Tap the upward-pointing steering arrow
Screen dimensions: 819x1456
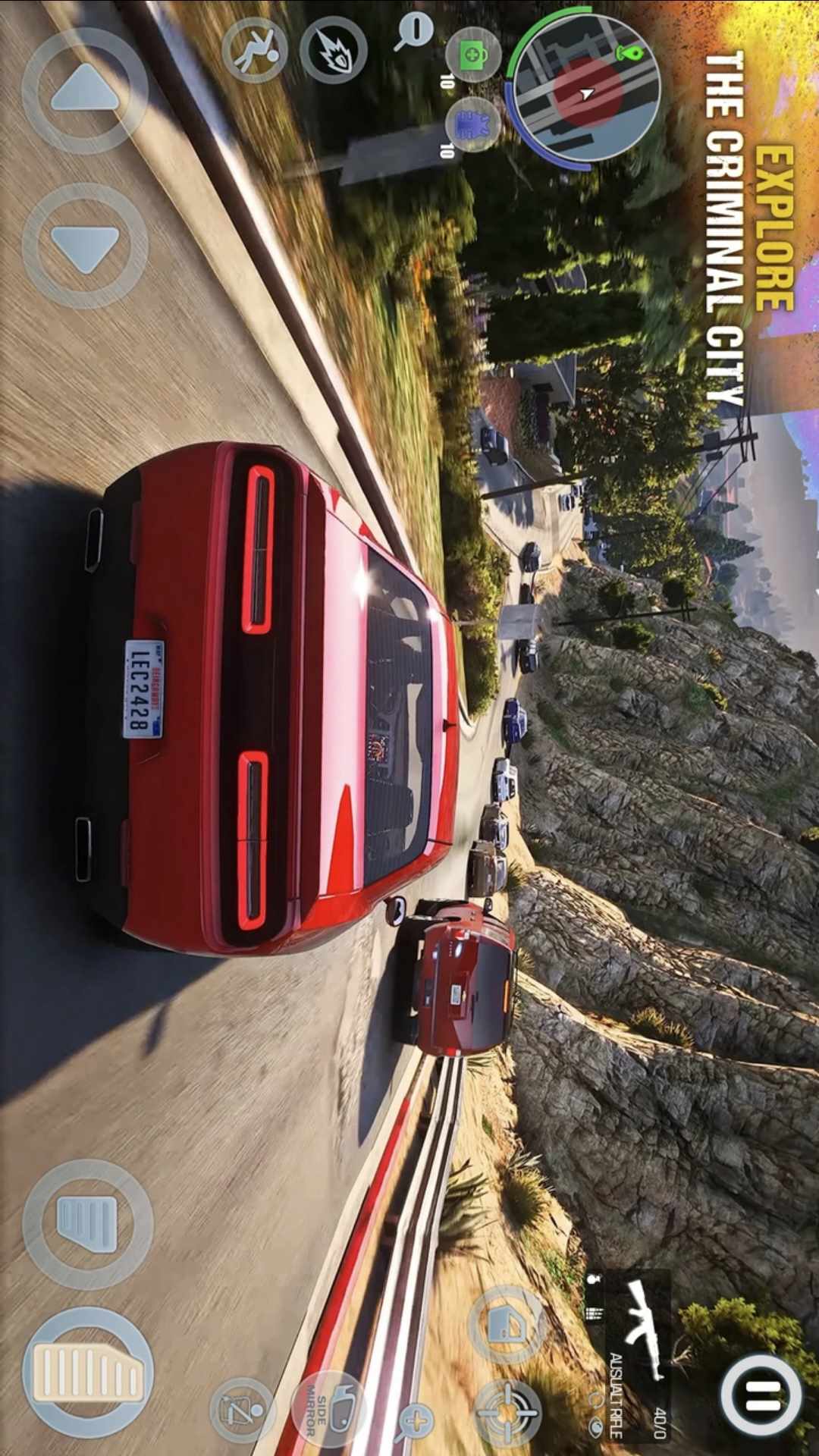pyautogui.click(x=85, y=91)
